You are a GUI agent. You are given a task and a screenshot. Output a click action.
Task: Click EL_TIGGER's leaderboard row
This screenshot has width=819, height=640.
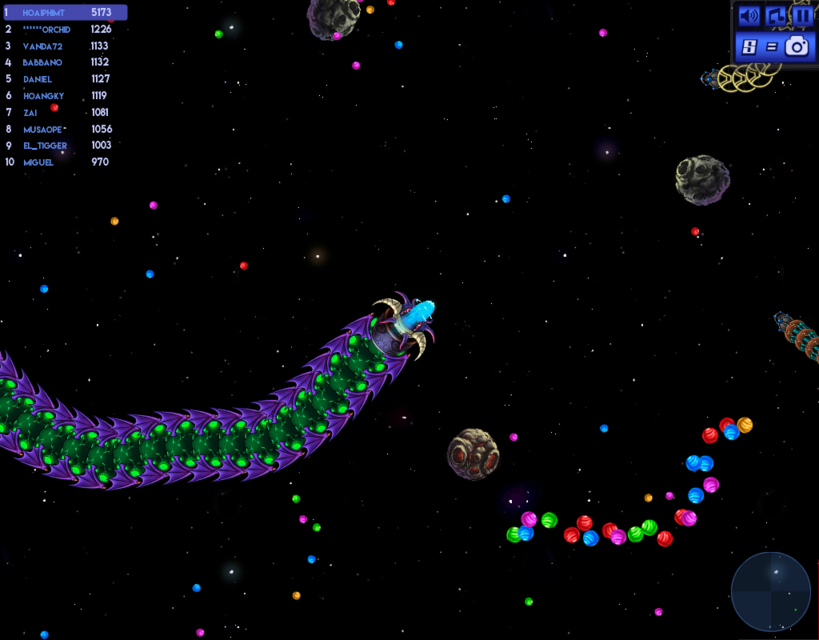(64, 146)
